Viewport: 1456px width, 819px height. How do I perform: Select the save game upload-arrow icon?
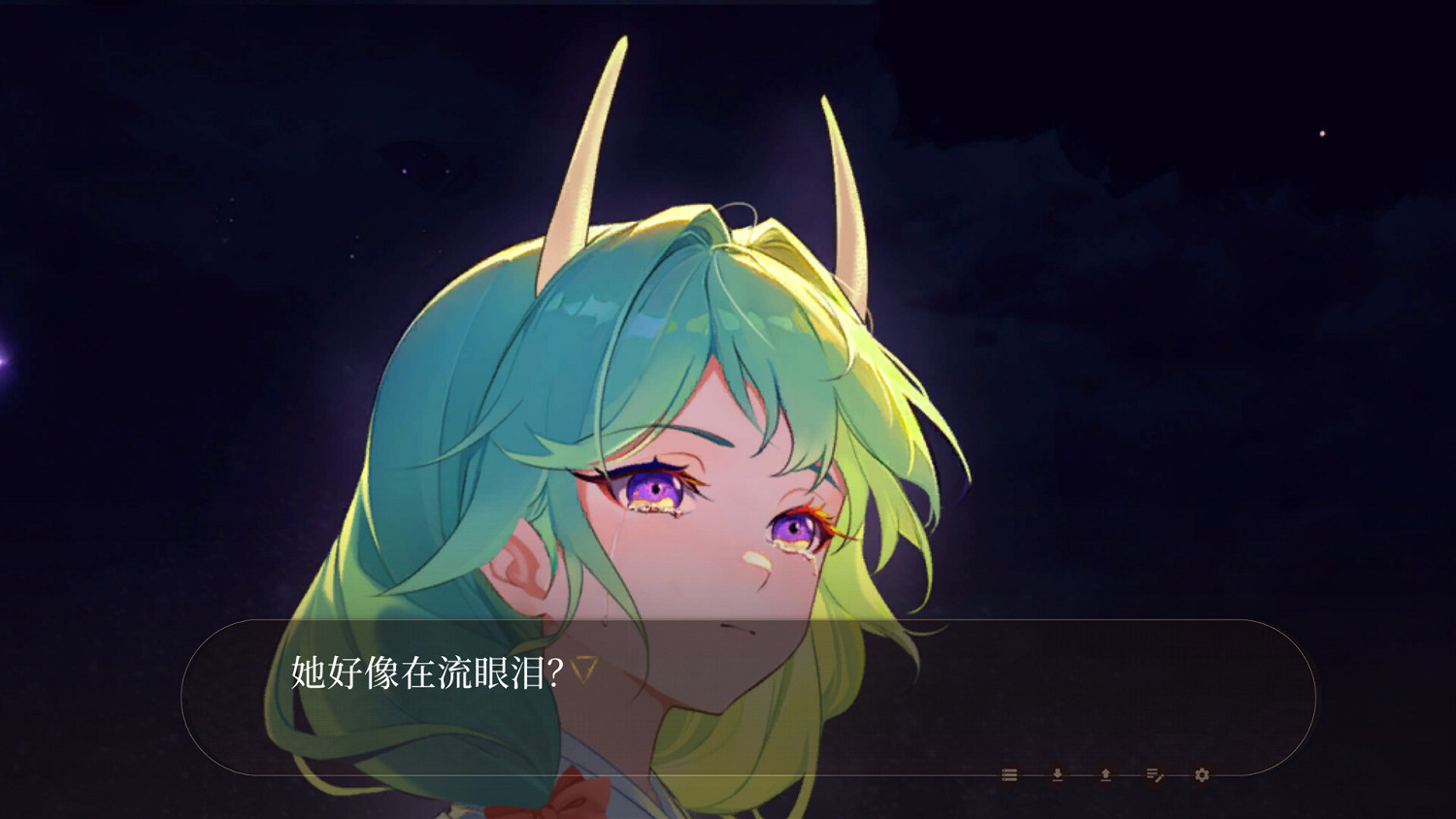[1106, 773]
